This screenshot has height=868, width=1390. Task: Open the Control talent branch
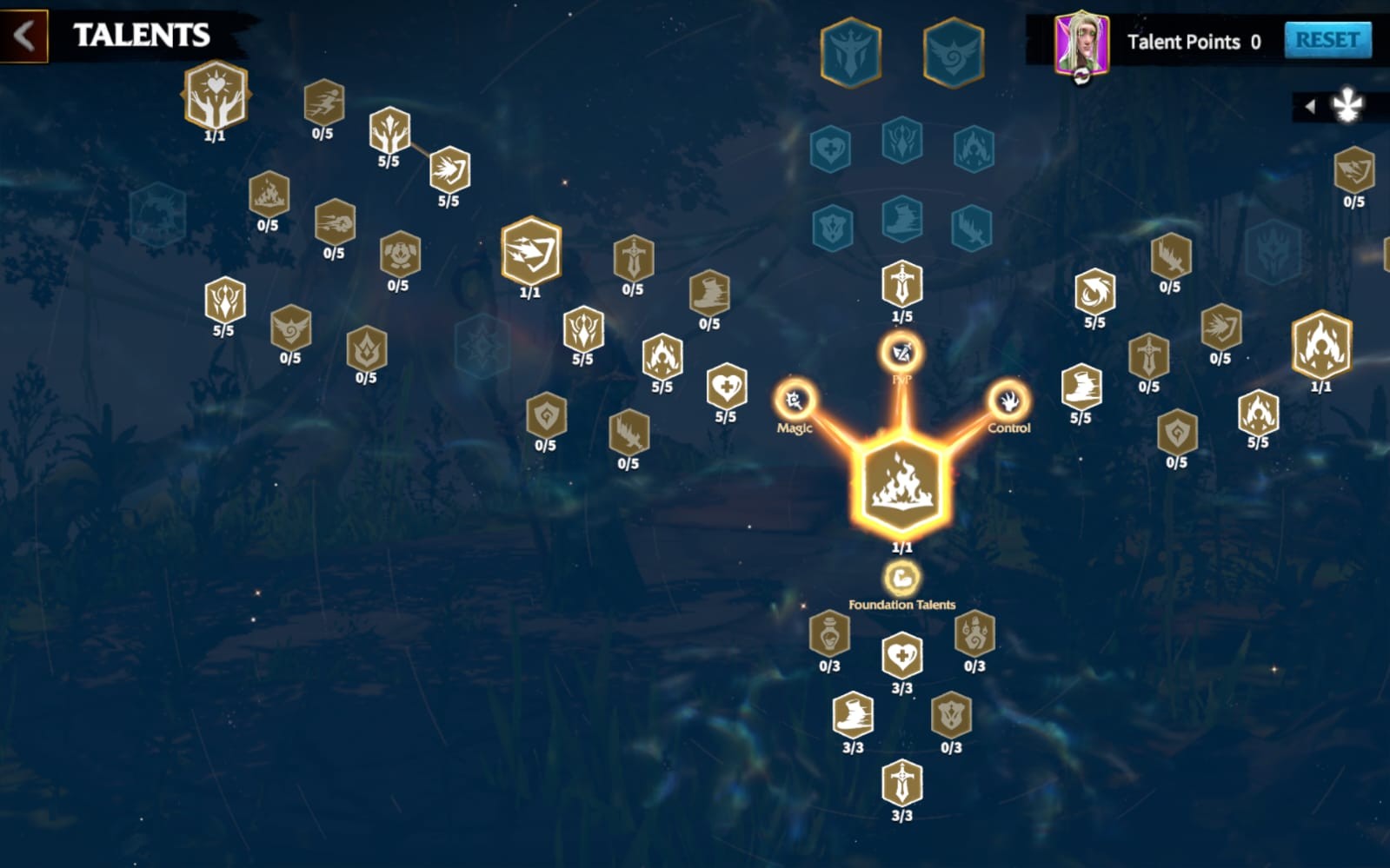click(x=1008, y=401)
